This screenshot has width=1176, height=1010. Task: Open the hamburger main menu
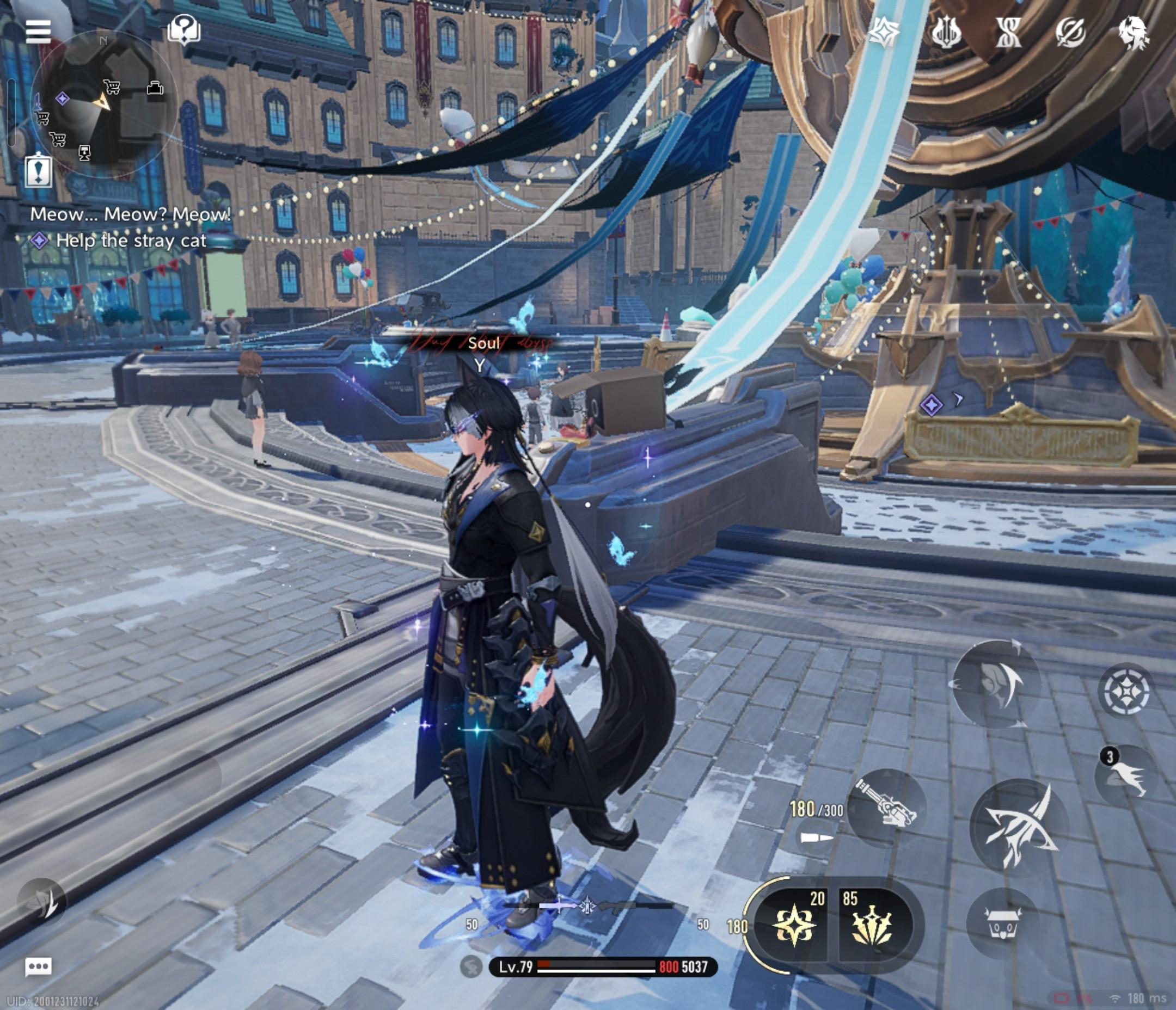pyautogui.click(x=38, y=32)
